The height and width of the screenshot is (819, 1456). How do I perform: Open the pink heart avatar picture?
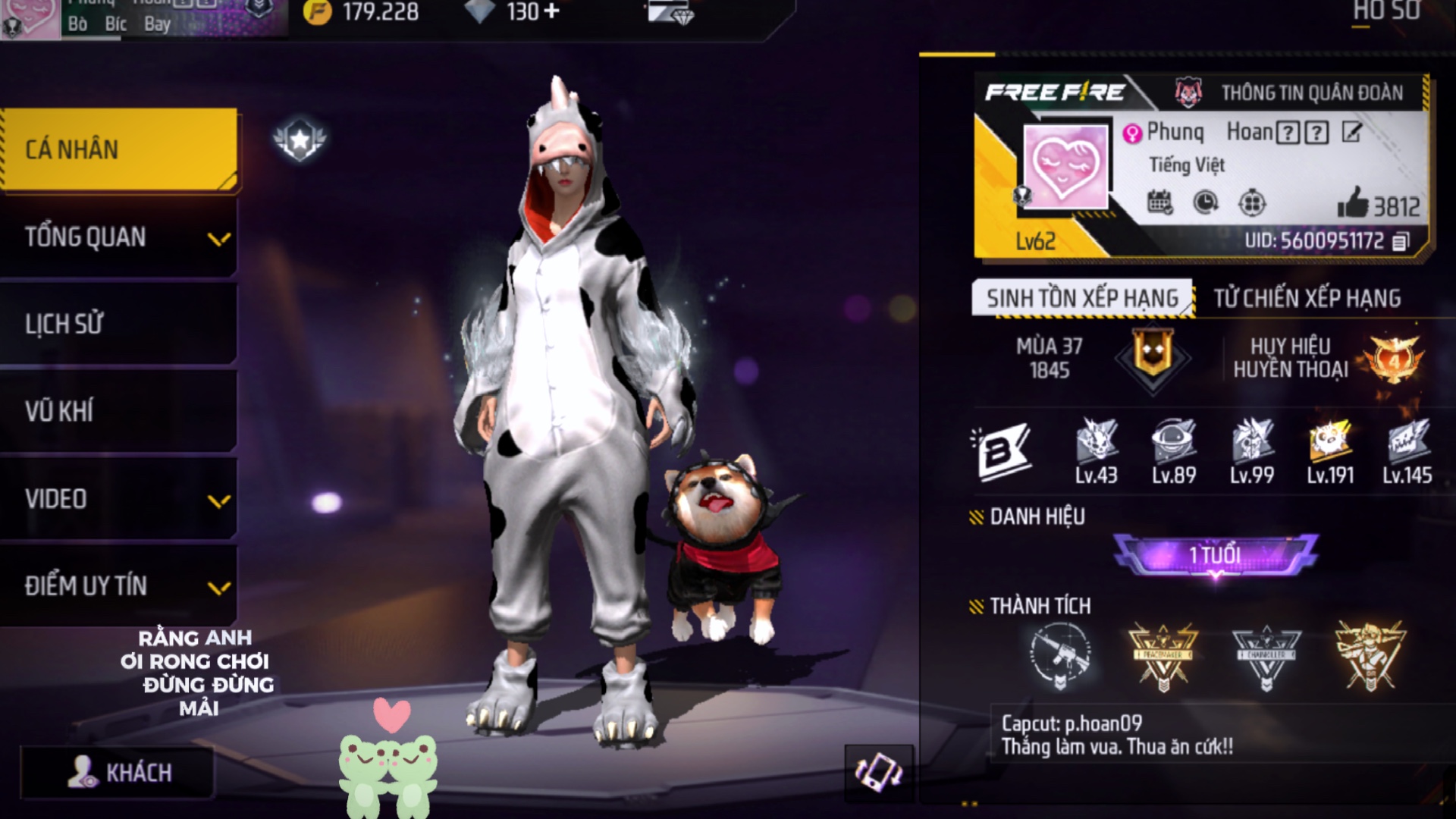click(x=1065, y=167)
